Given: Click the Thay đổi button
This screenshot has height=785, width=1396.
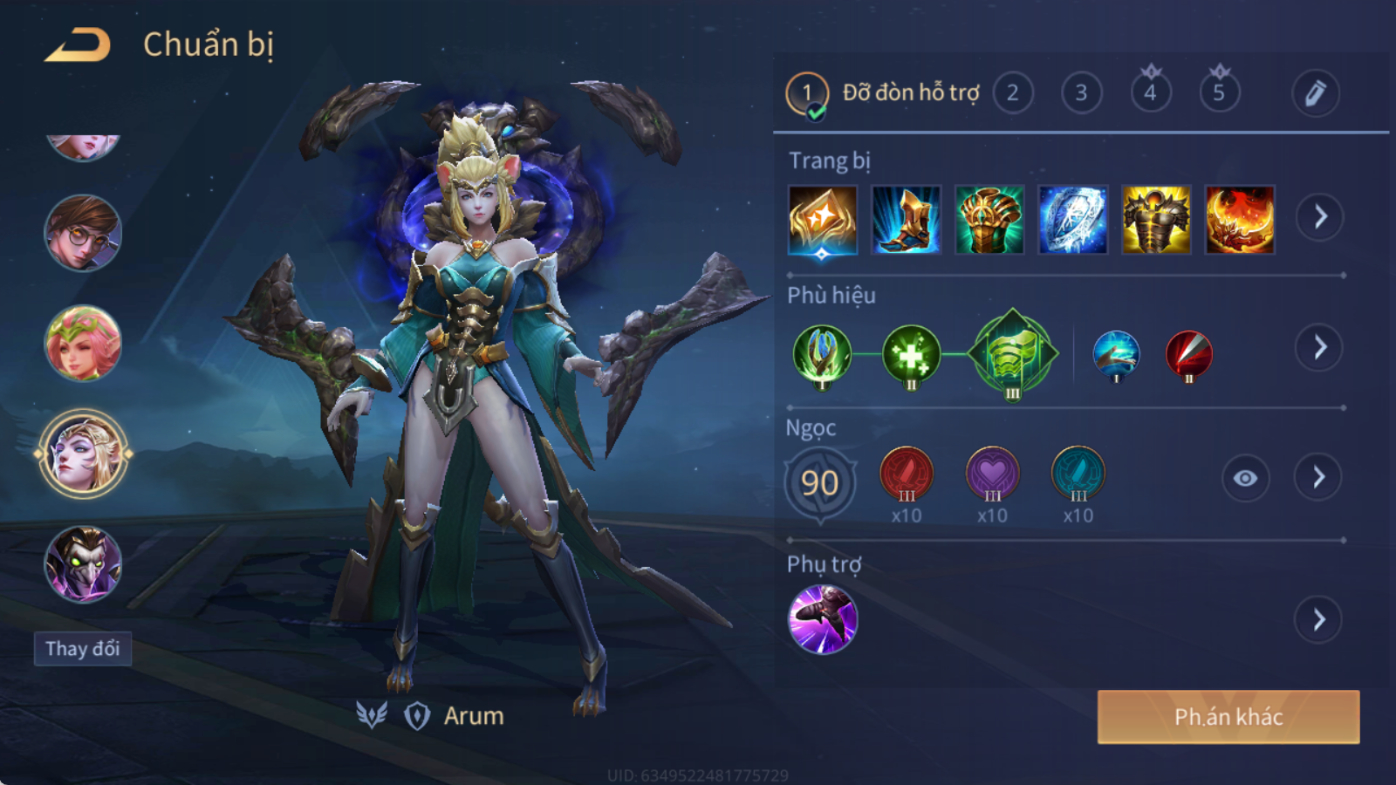Looking at the screenshot, I should [x=83, y=649].
